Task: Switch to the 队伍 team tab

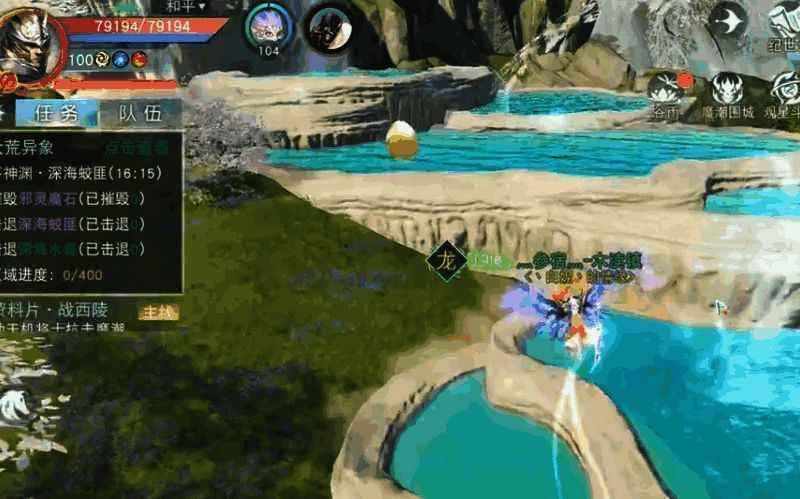Action: [139, 113]
